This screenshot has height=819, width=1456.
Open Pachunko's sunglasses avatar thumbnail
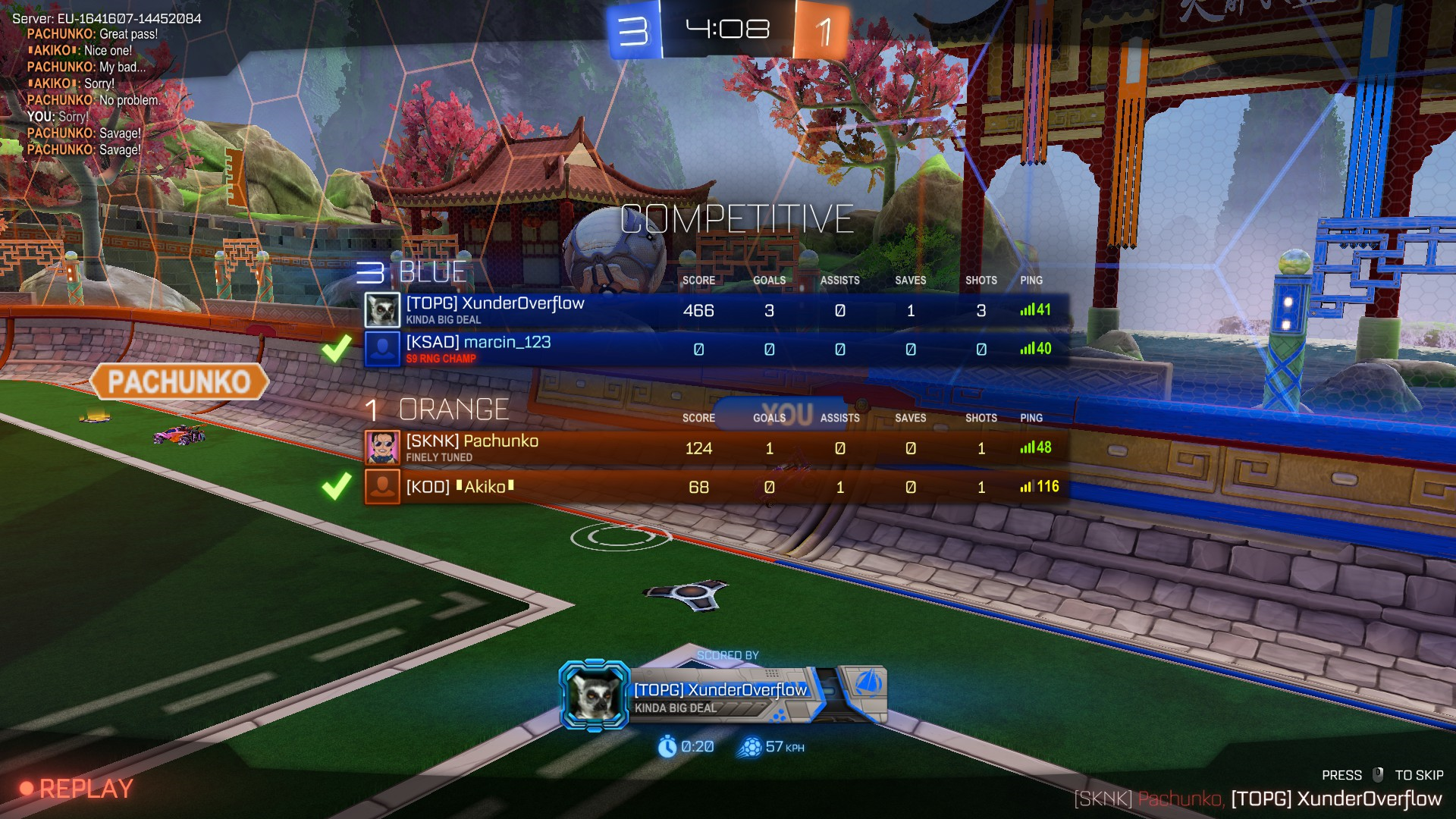point(382,448)
